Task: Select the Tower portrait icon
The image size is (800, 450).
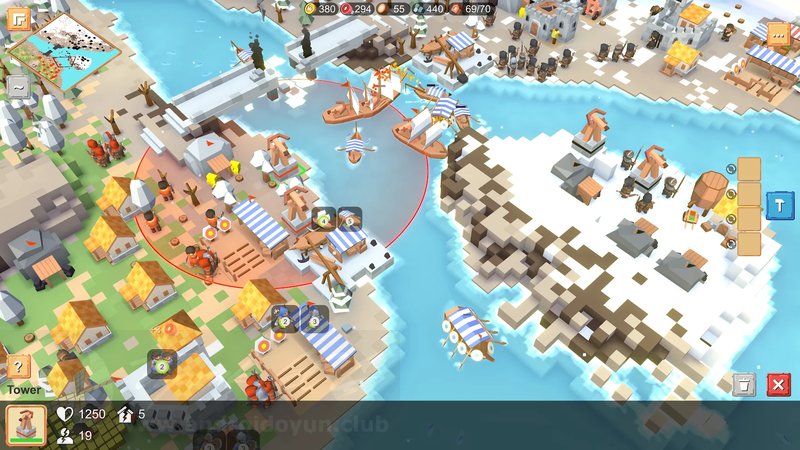Action: (25, 424)
